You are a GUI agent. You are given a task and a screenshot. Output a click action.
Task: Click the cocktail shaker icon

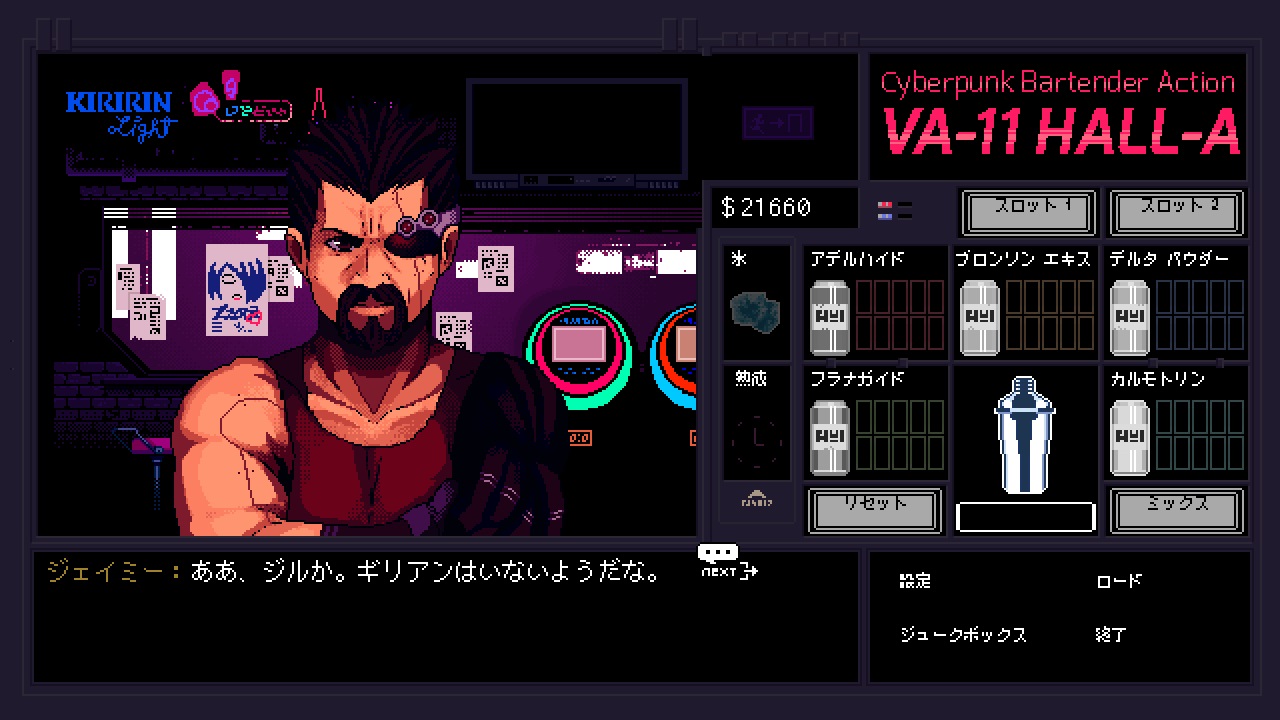coord(1024,435)
